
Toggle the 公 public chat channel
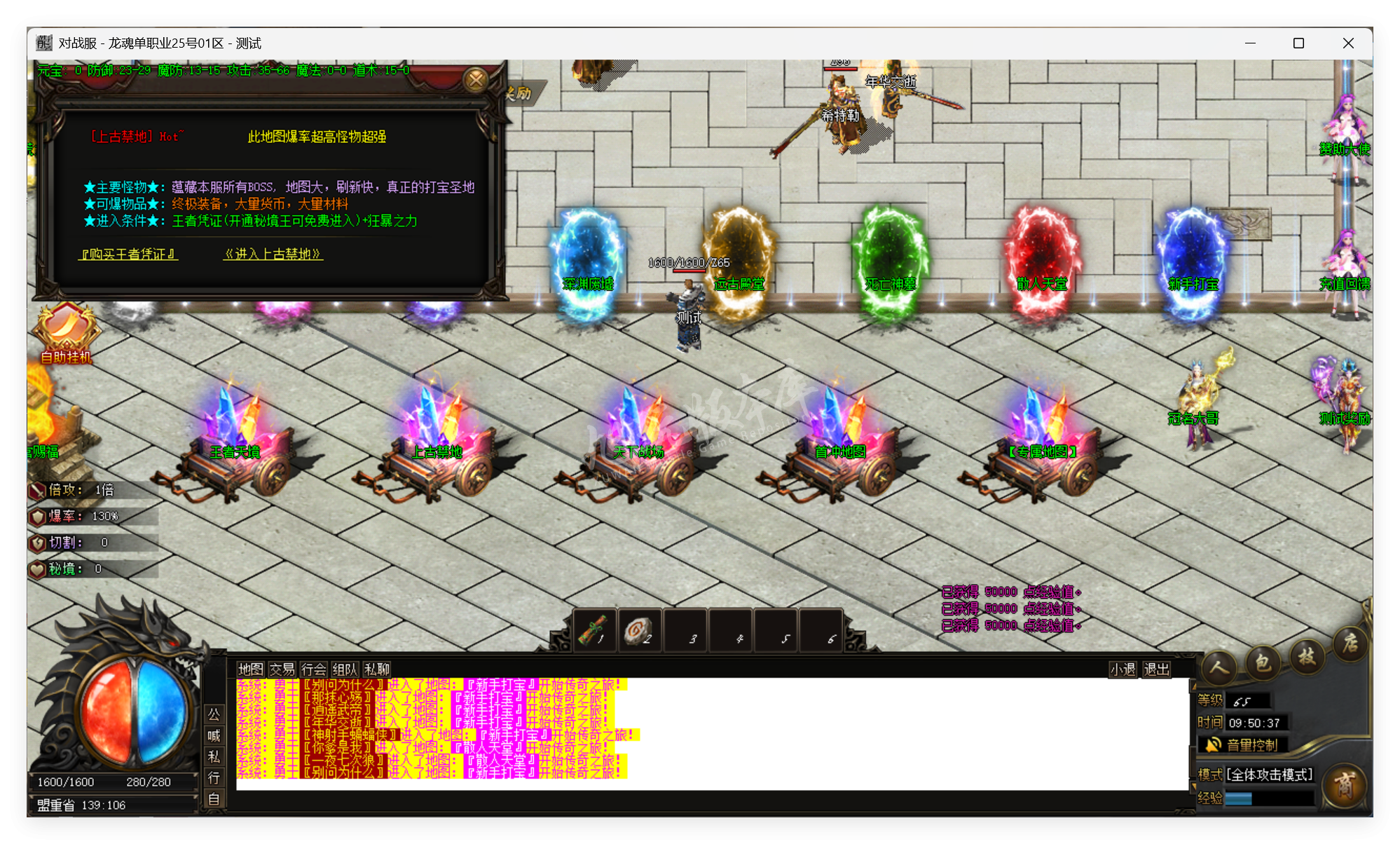[x=214, y=715]
